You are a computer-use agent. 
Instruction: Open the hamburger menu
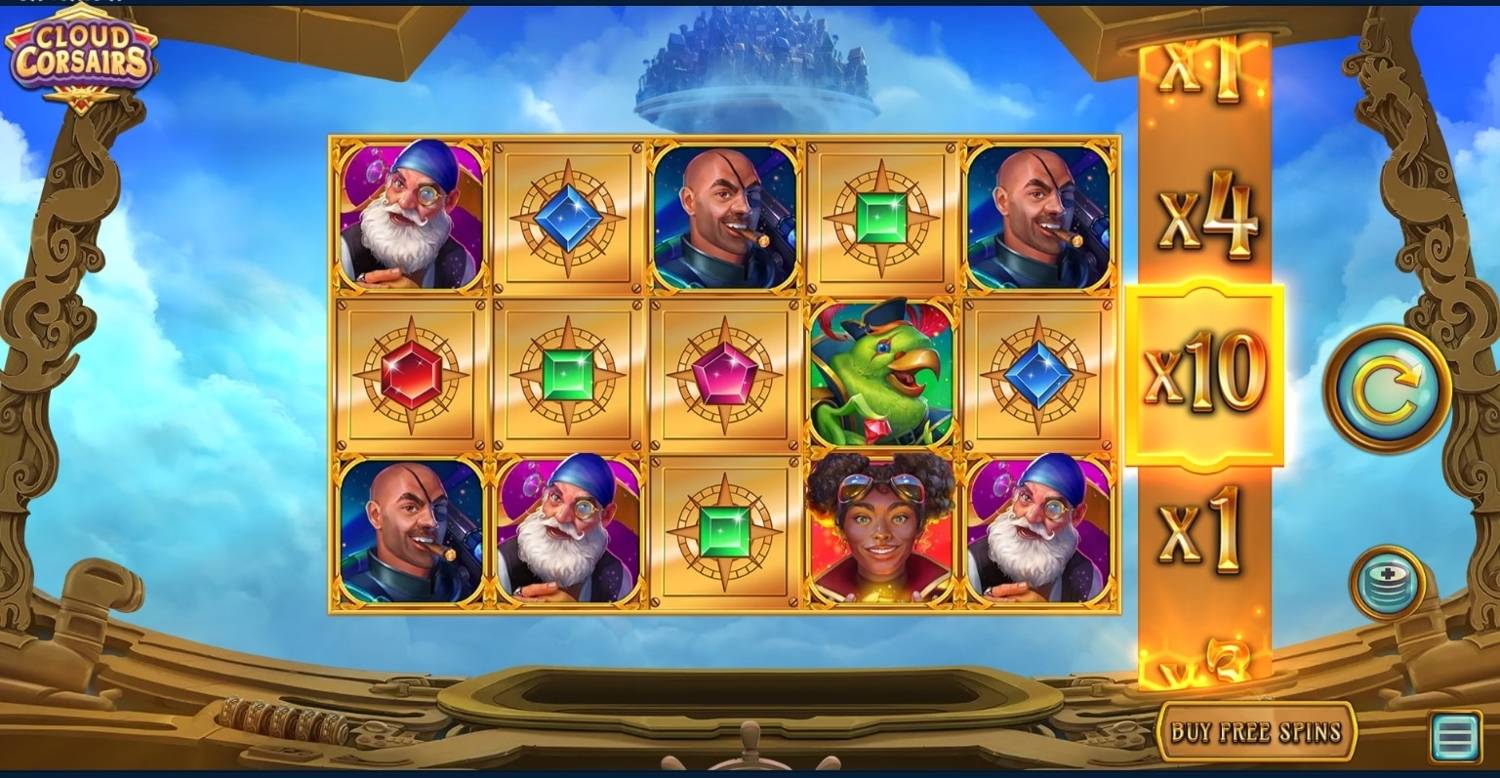coord(1455,739)
